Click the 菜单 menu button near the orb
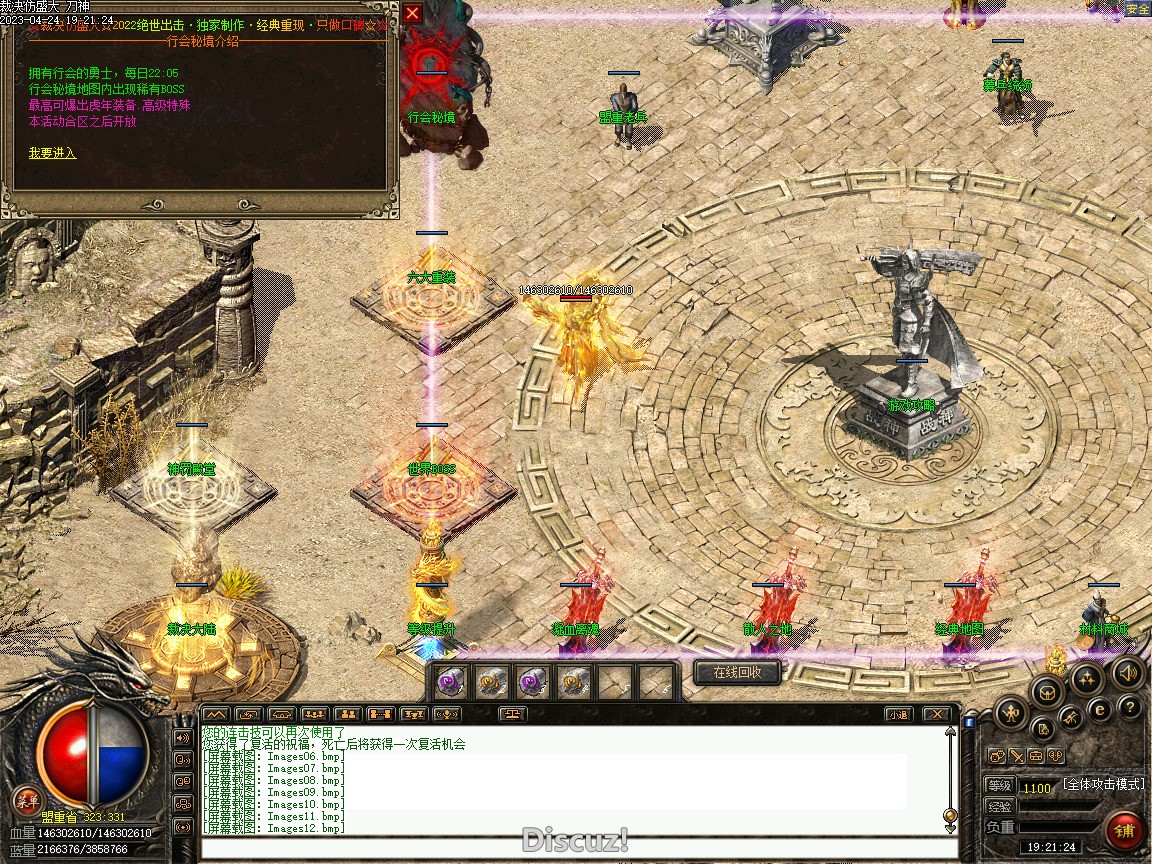 tap(27, 799)
